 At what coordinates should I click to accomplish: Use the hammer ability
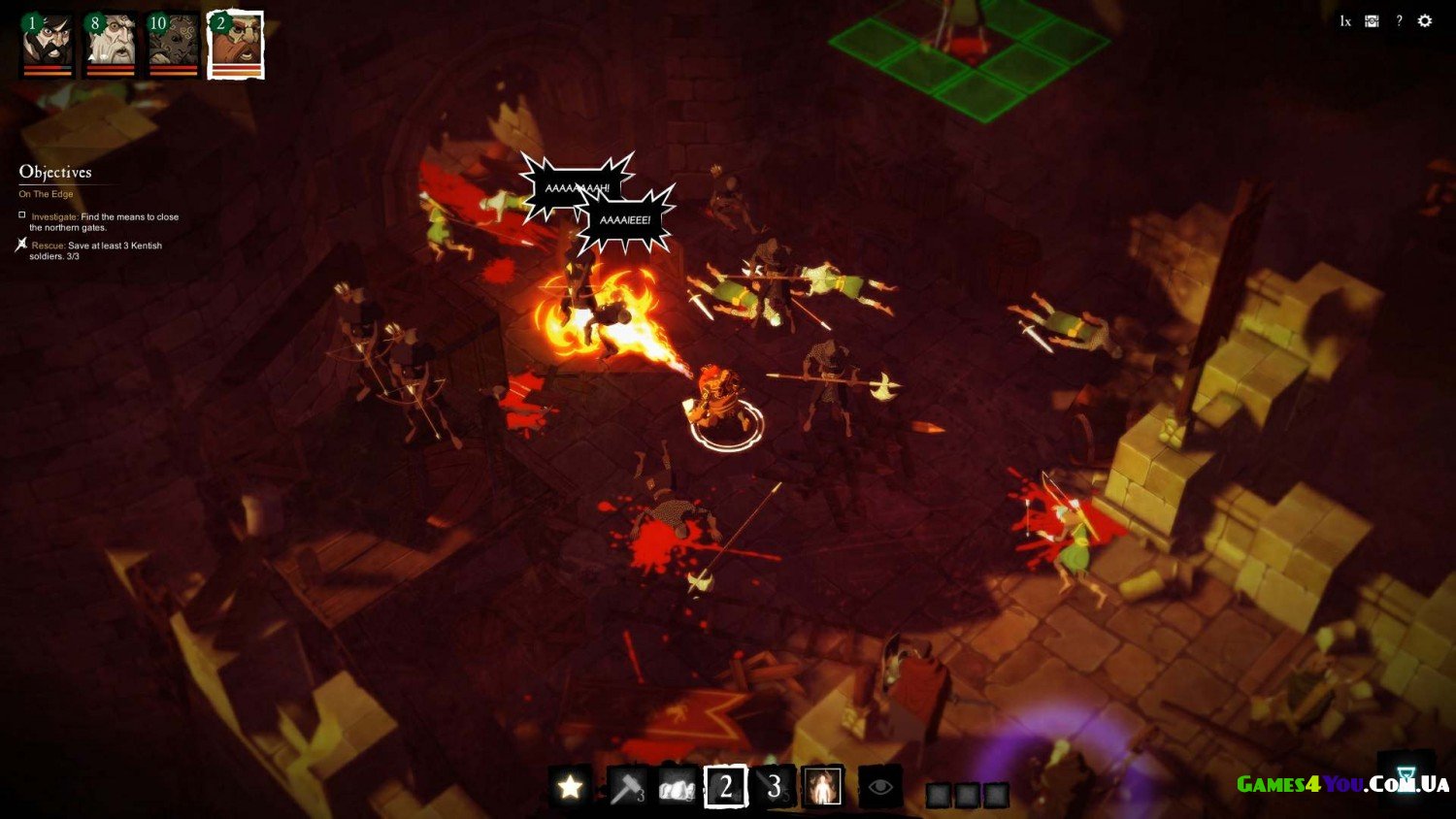point(626,786)
